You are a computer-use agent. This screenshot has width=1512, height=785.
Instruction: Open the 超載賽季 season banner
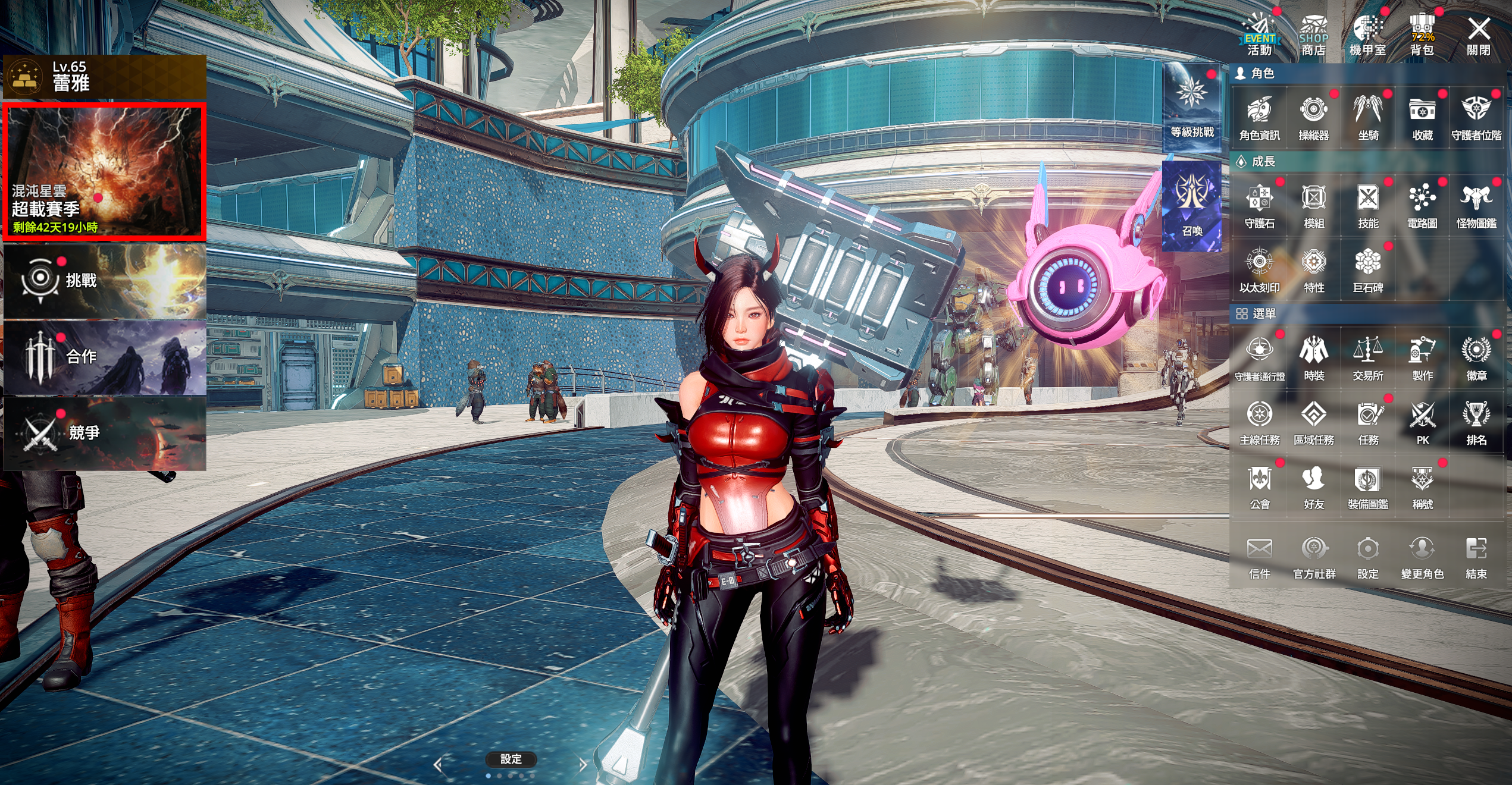(x=105, y=172)
